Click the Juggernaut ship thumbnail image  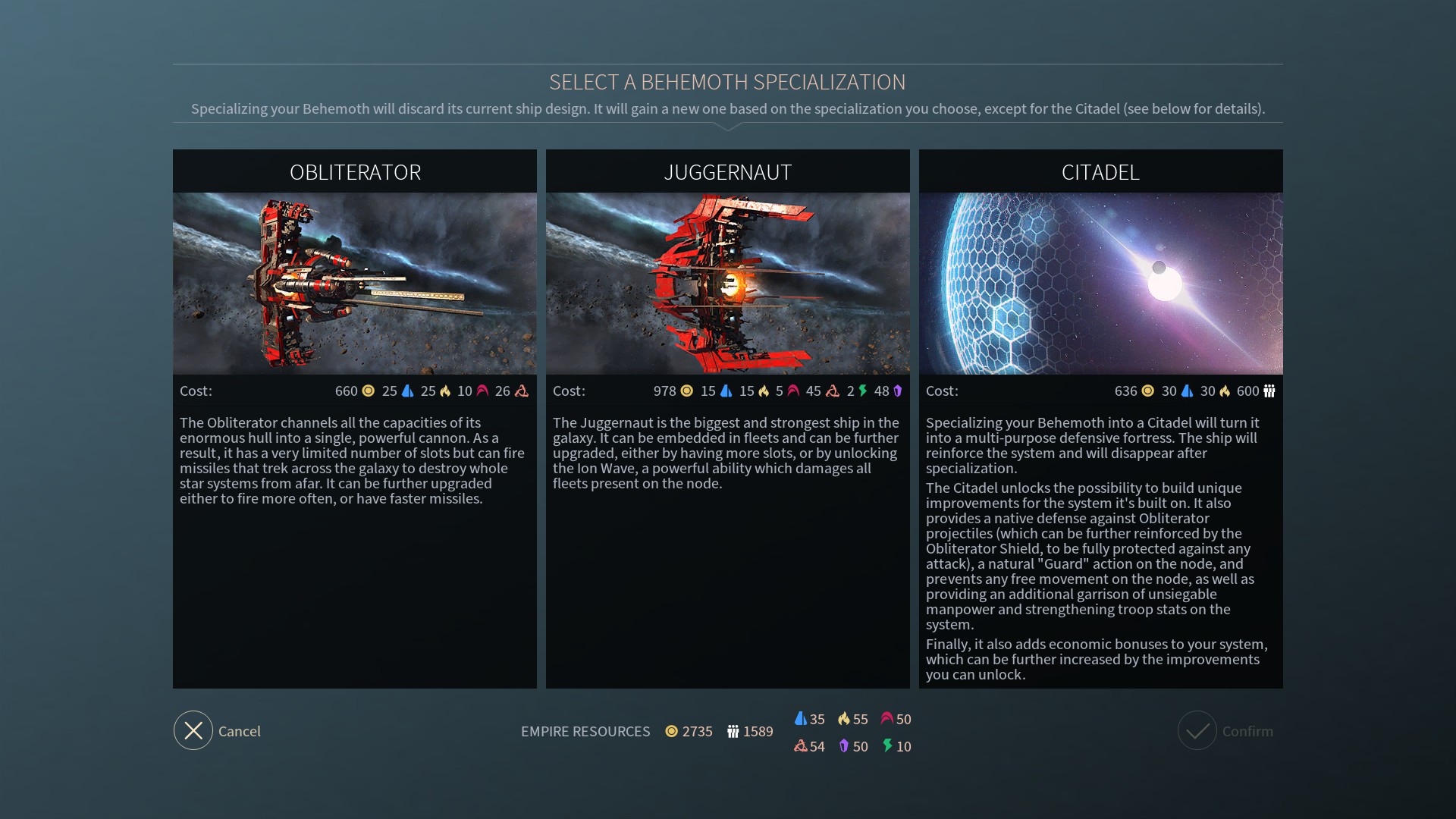727,282
